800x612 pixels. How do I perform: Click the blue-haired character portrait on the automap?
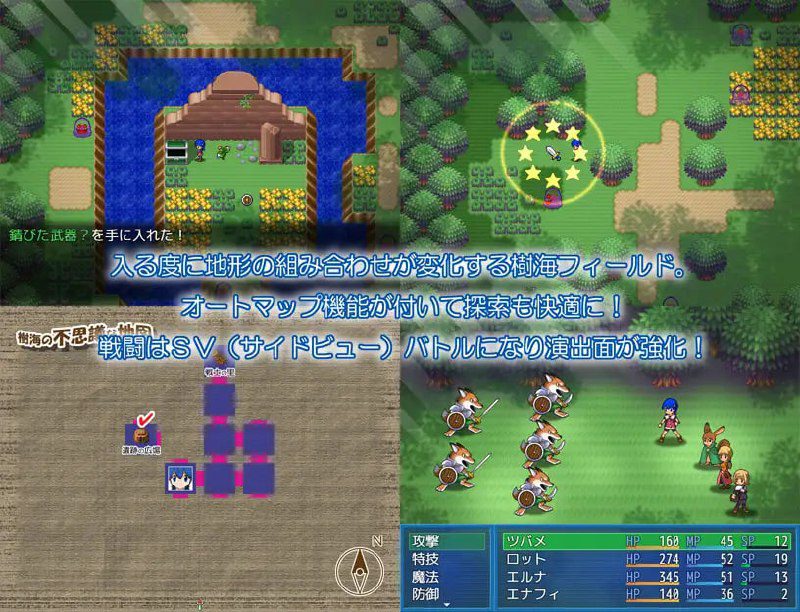pos(182,478)
